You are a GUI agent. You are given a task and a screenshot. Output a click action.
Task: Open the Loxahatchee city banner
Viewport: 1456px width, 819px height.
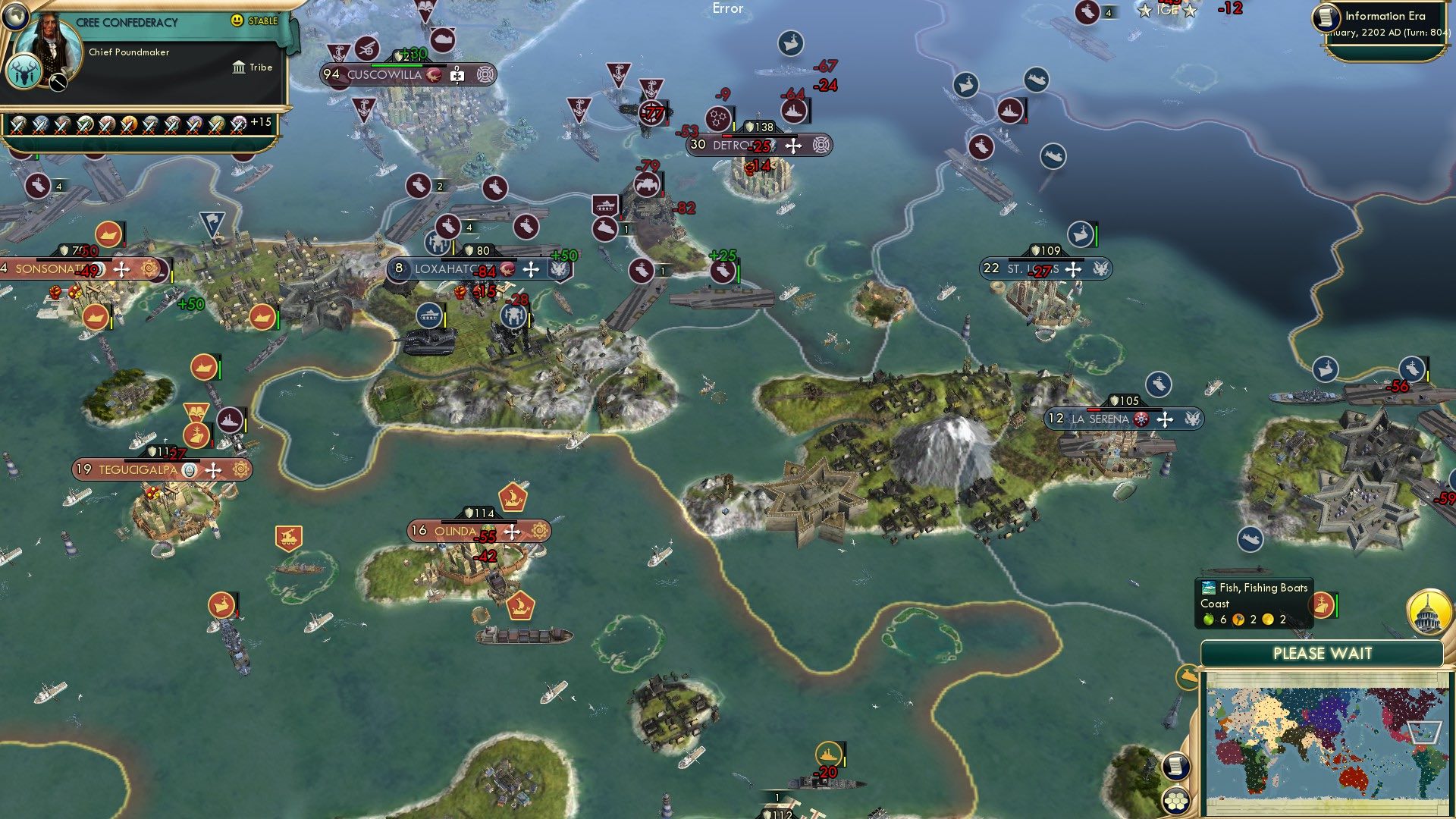point(455,268)
